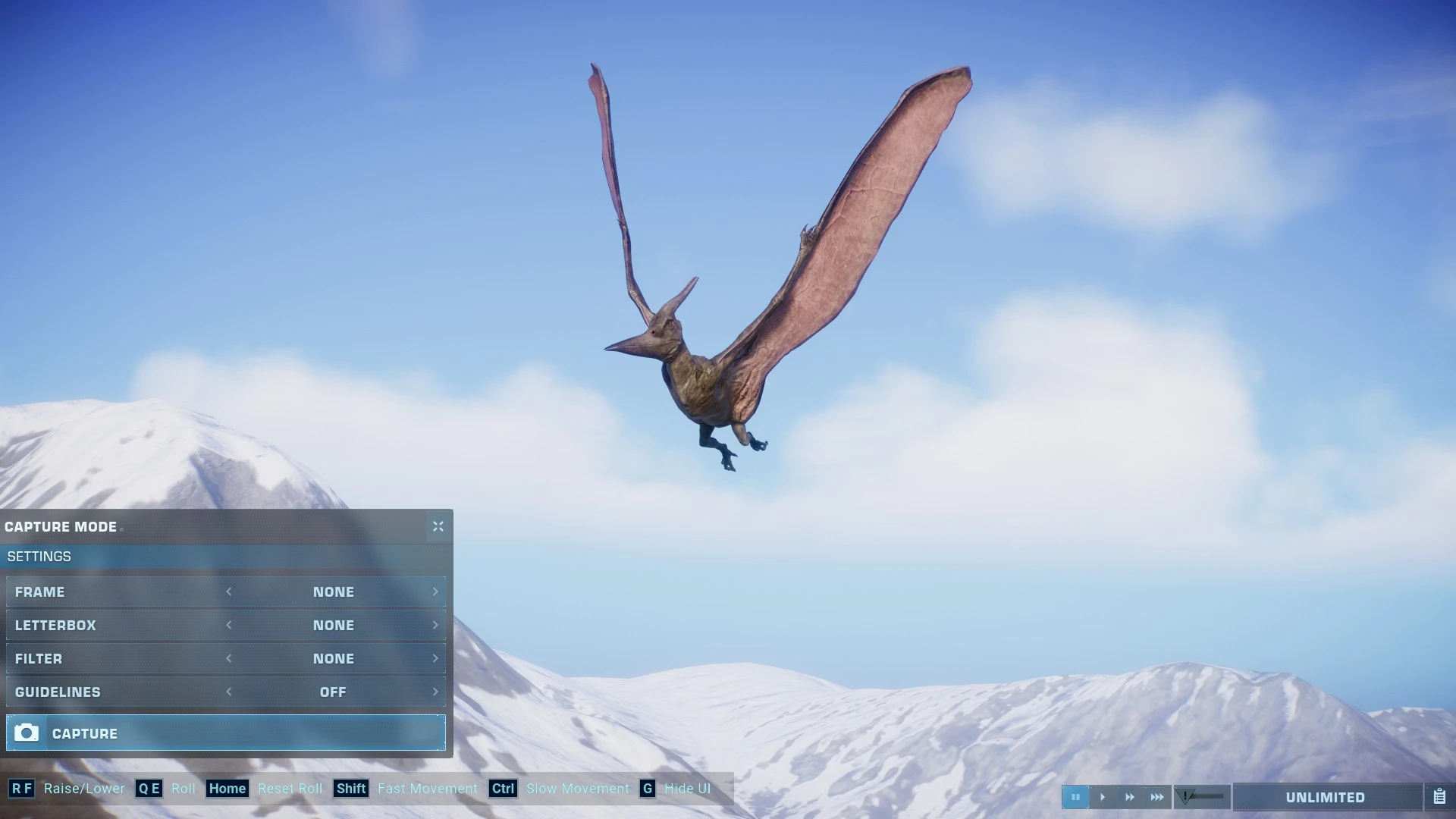This screenshot has height=819, width=1456.
Task: Switch Letterbox to the previous option
Action: pyautogui.click(x=229, y=625)
